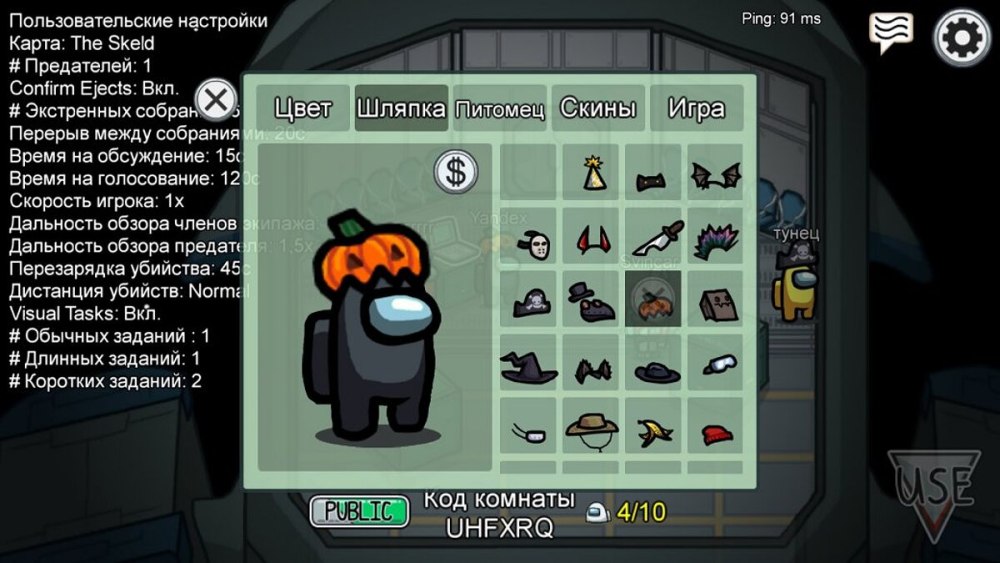The width and height of the screenshot is (1000, 563).
Task: Choose the red beanie hat
Action: point(716,432)
